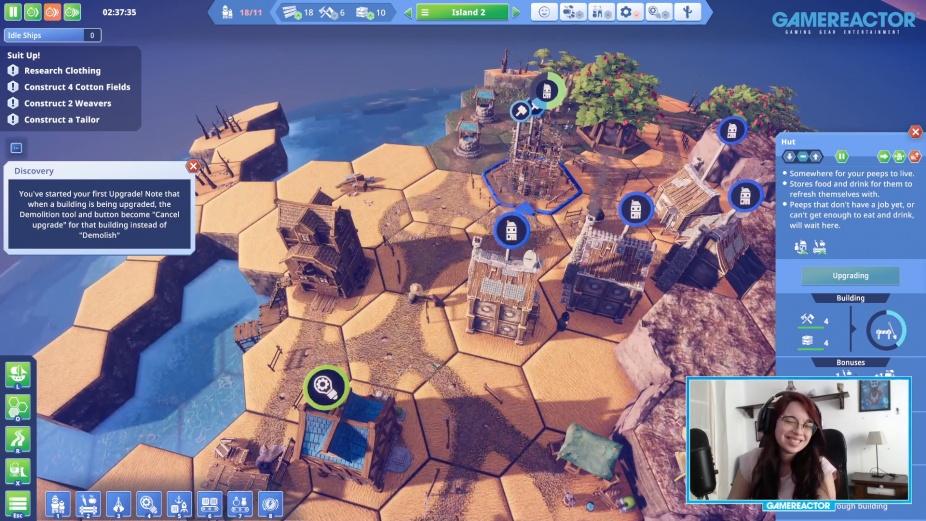The image size is (926, 521).
Task: Choose the demolition tool button
Action: (18, 471)
